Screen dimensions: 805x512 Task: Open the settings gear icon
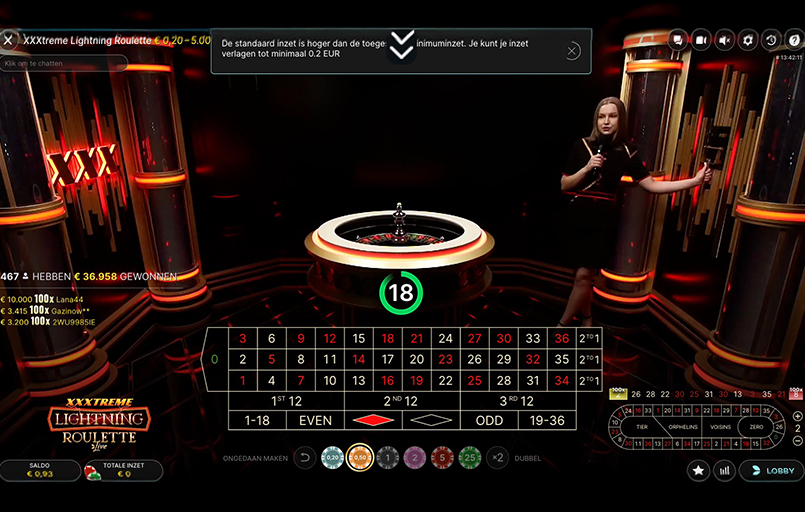[745, 40]
